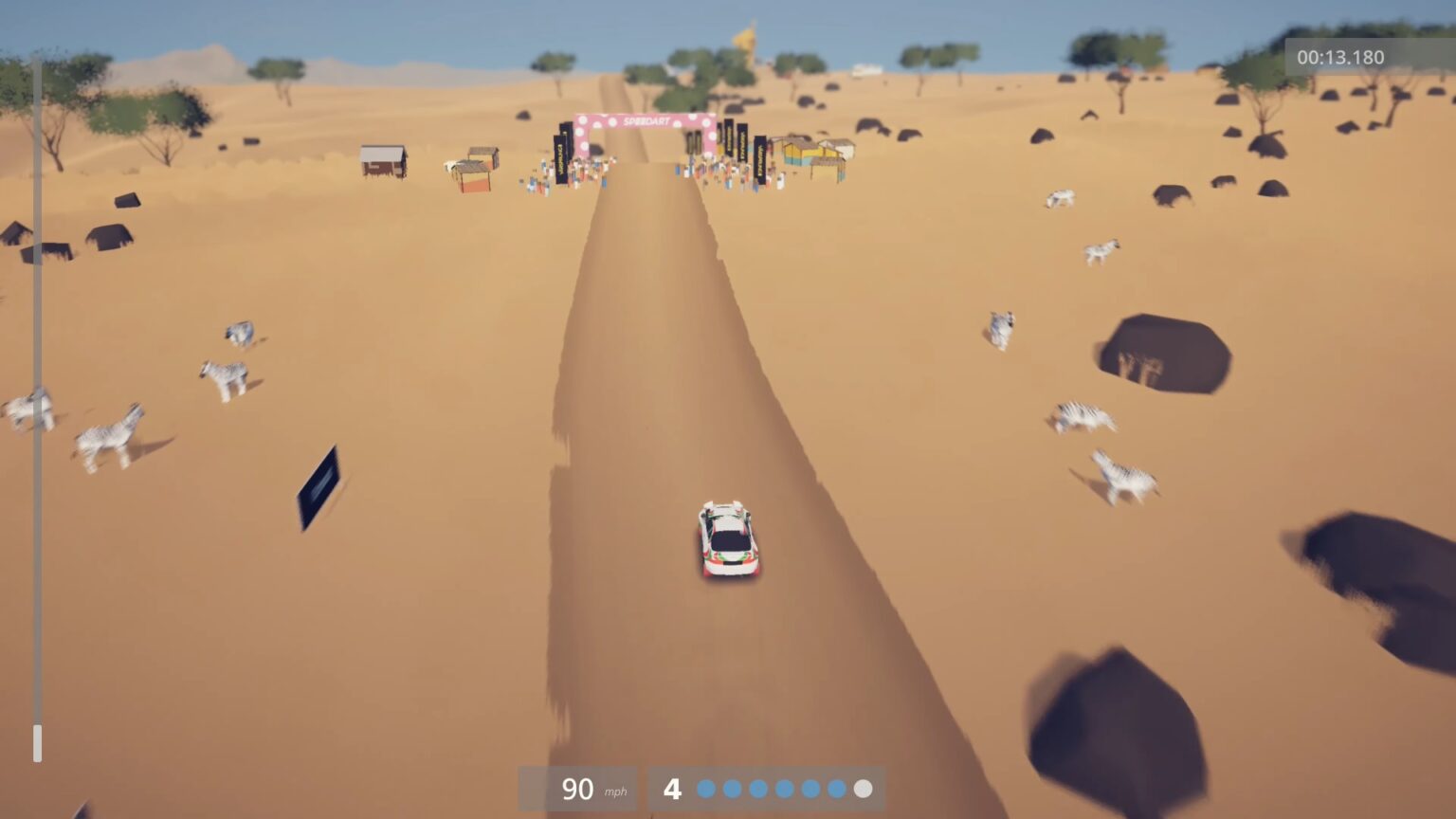Viewport: 1456px width, 819px height.
Task: Toggle the mph unit label
Action: click(x=614, y=792)
